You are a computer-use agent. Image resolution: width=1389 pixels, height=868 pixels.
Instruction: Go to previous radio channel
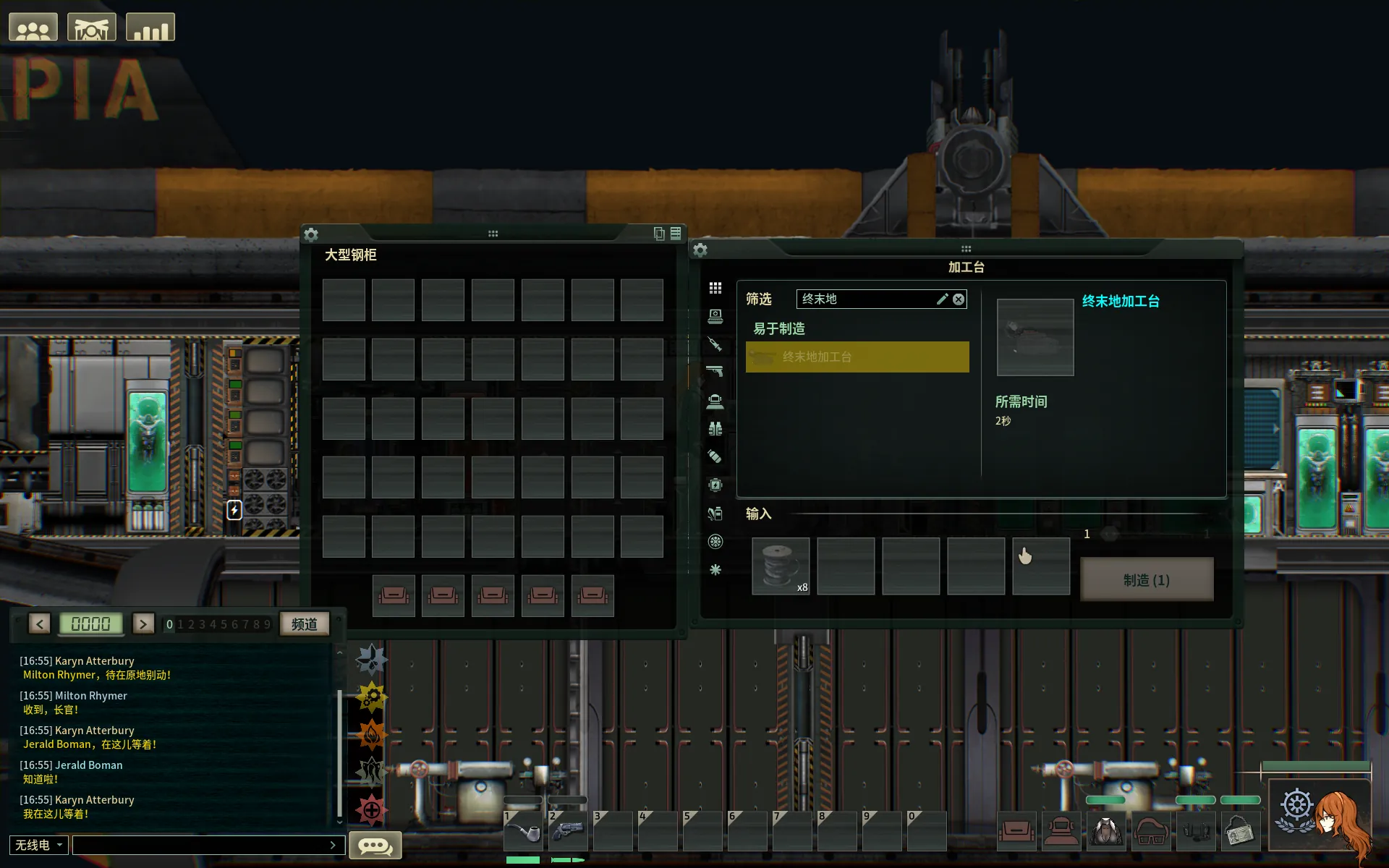pyautogui.click(x=40, y=624)
